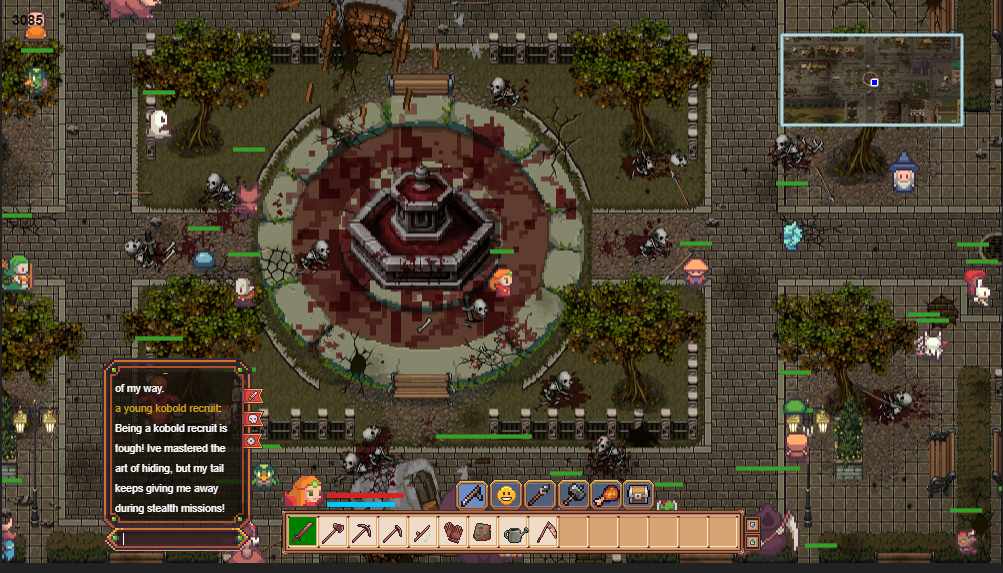The width and height of the screenshot is (1003, 573).
Task: Click the red-haired player portrait
Action: [304, 490]
